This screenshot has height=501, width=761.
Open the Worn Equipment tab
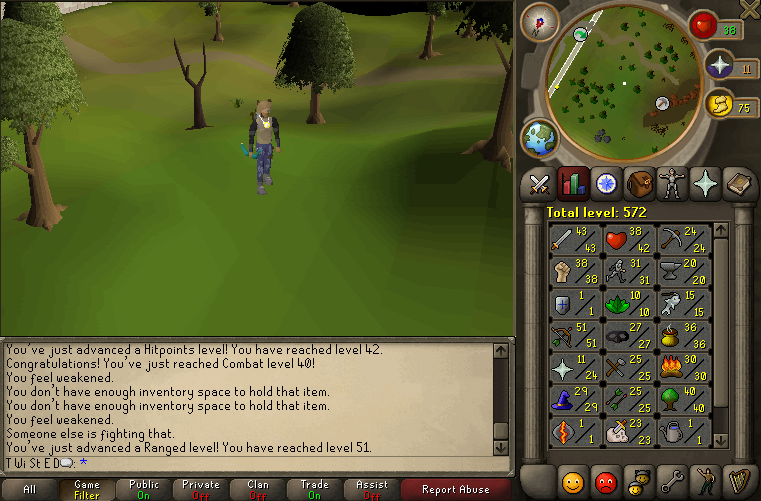click(673, 183)
